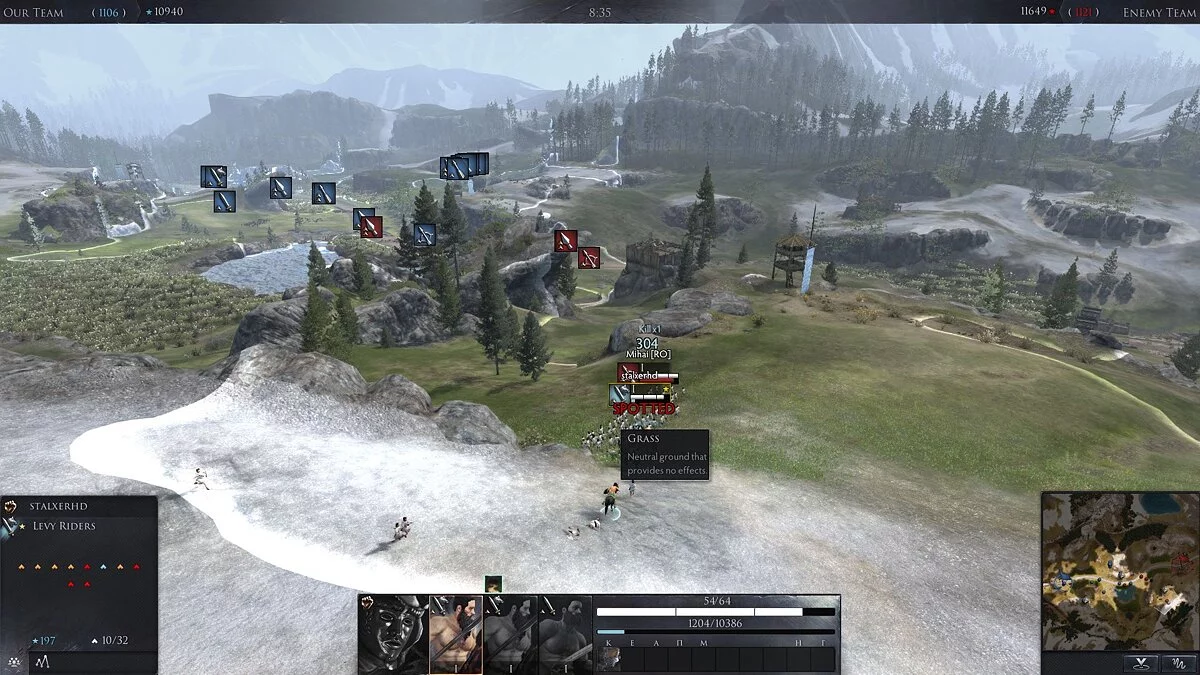Select the highlighted bearded warrior unit card
Image resolution: width=1200 pixels, height=675 pixels.
455,634
